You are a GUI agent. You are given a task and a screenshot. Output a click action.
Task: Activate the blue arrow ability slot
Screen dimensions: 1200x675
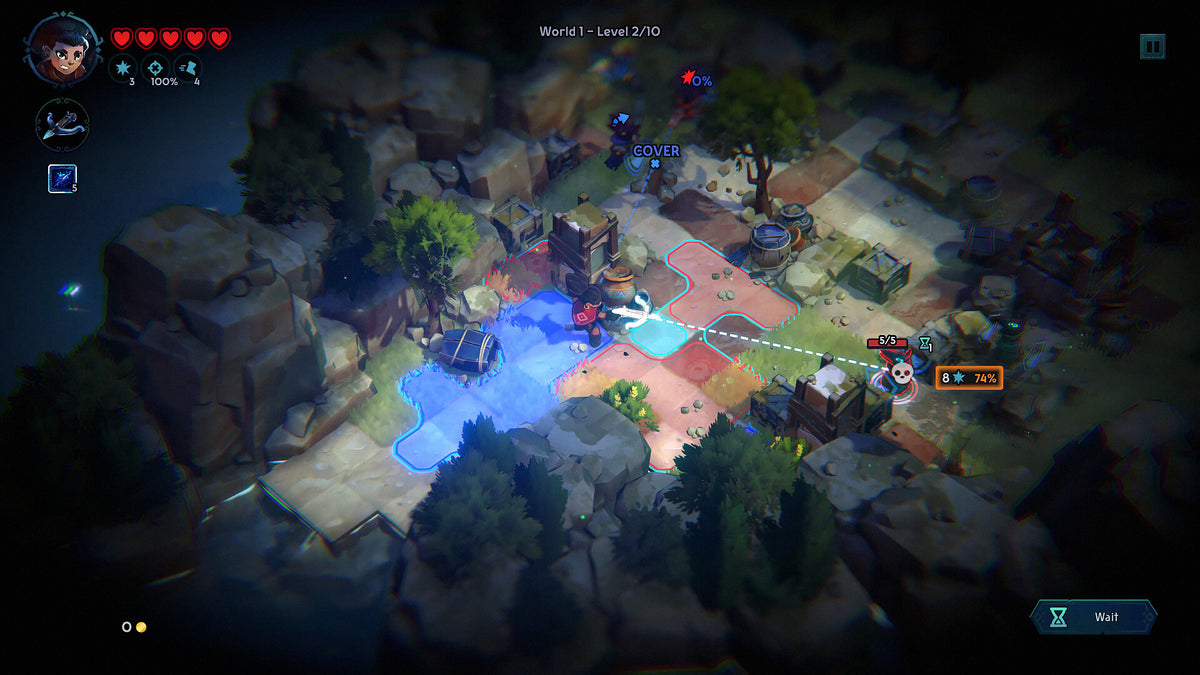[x=62, y=178]
